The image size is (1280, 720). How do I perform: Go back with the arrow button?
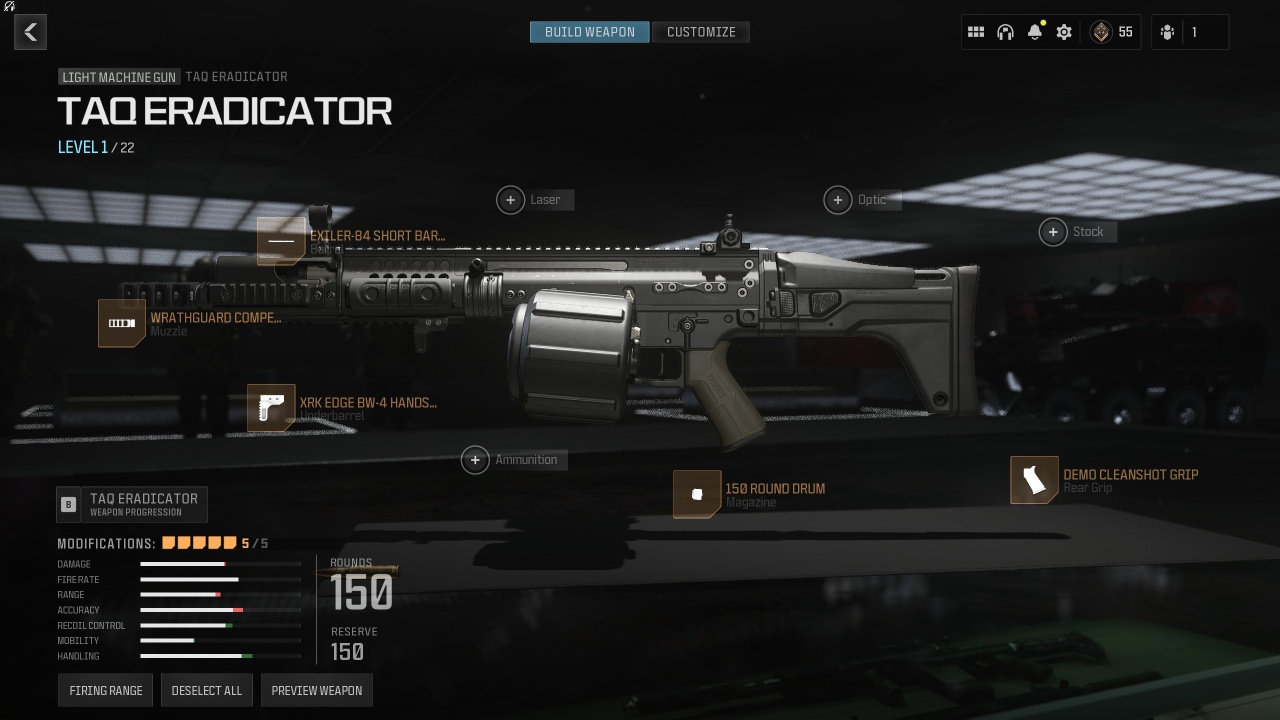coord(31,32)
